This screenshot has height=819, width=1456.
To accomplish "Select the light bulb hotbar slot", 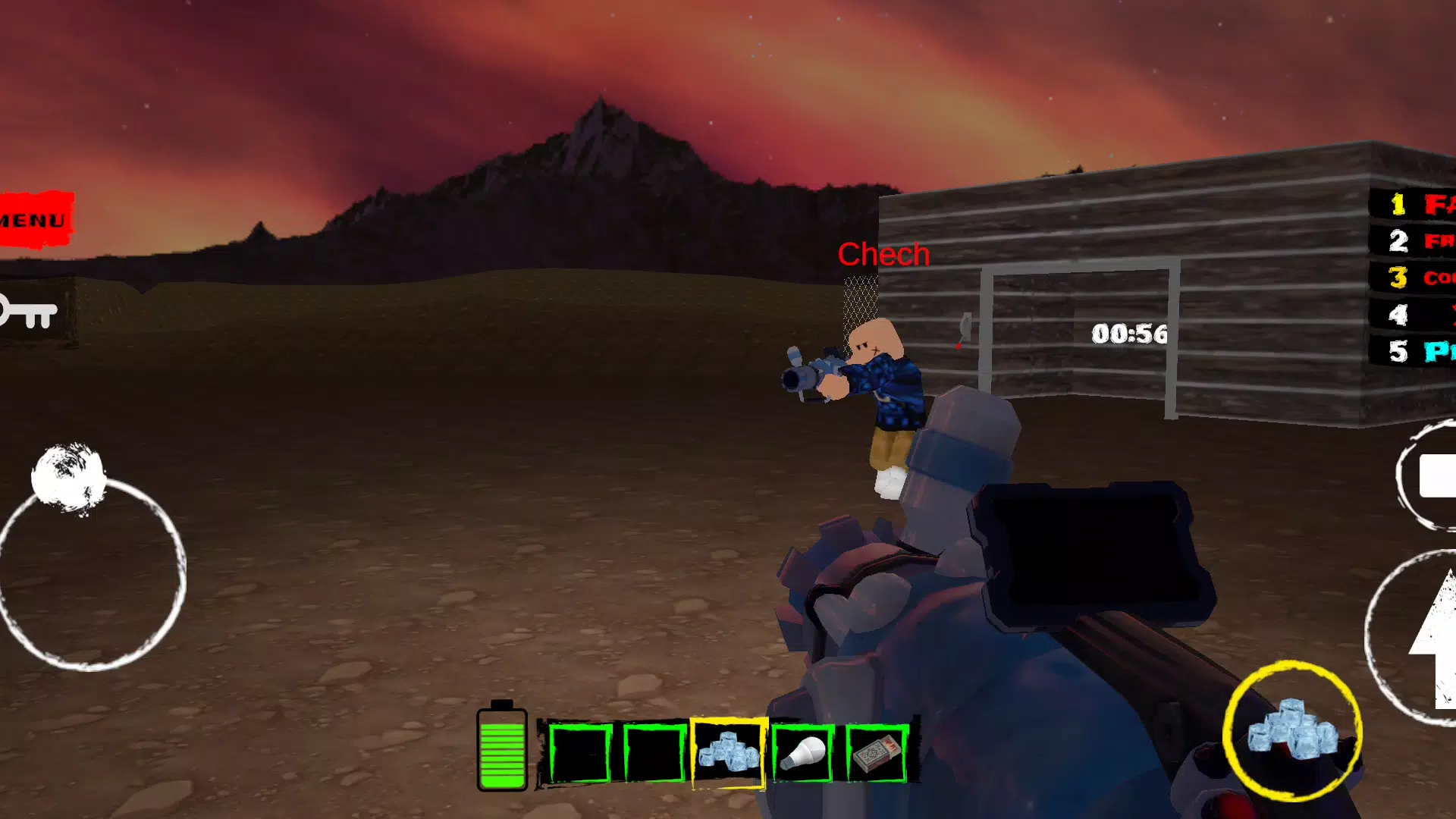I will (803, 753).
